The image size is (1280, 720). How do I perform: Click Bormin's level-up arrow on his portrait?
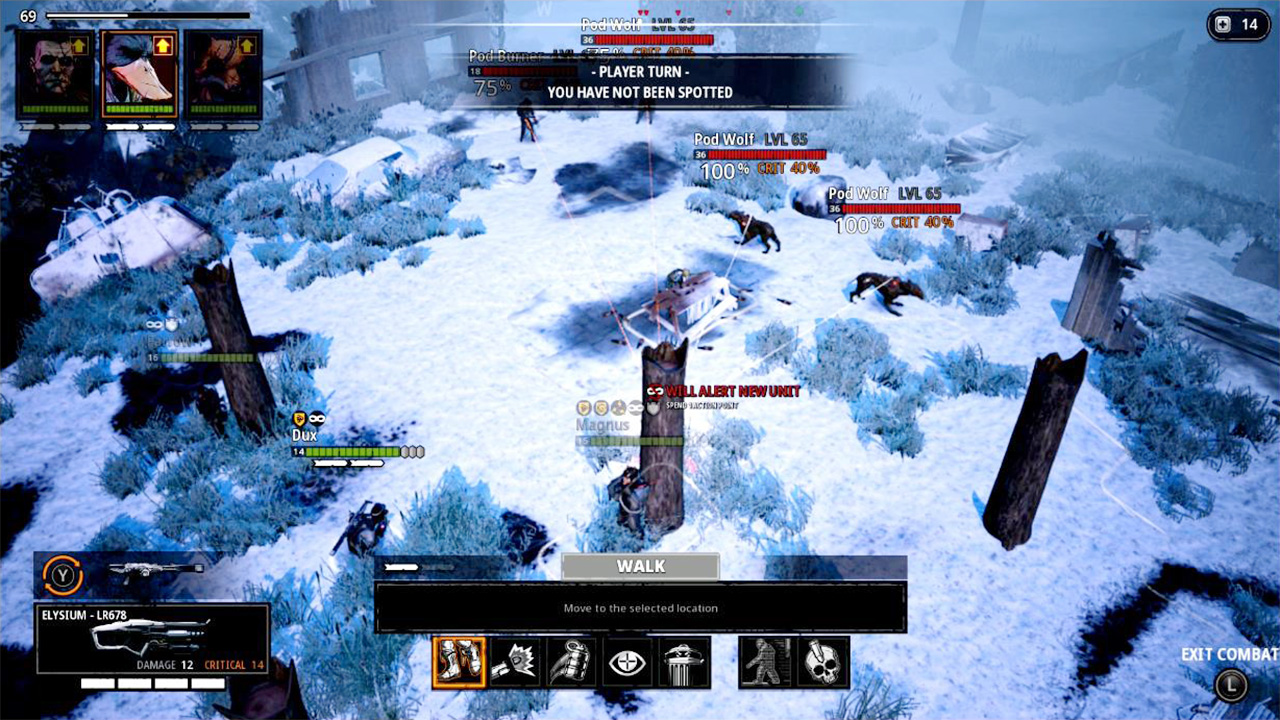tap(80, 45)
